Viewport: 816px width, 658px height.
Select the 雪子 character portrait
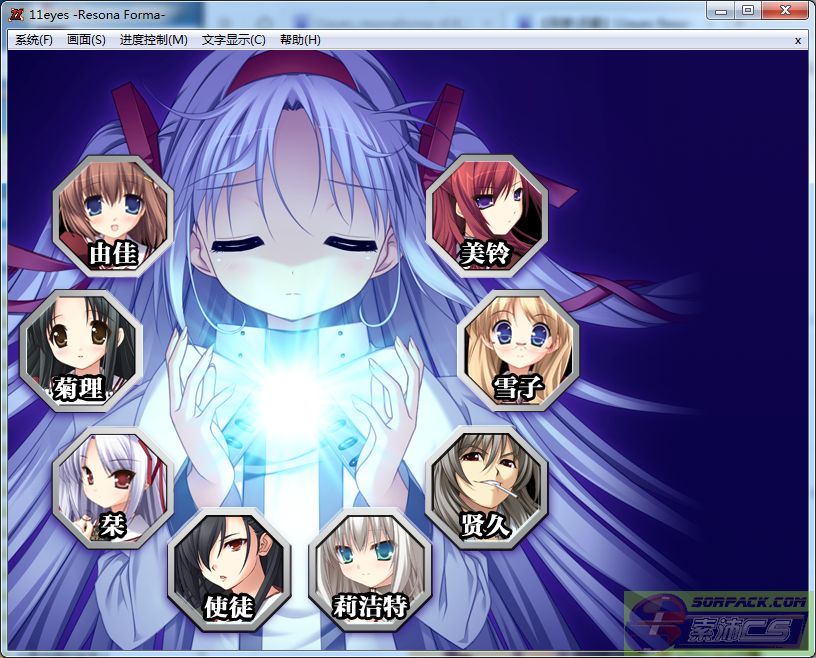(518, 350)
